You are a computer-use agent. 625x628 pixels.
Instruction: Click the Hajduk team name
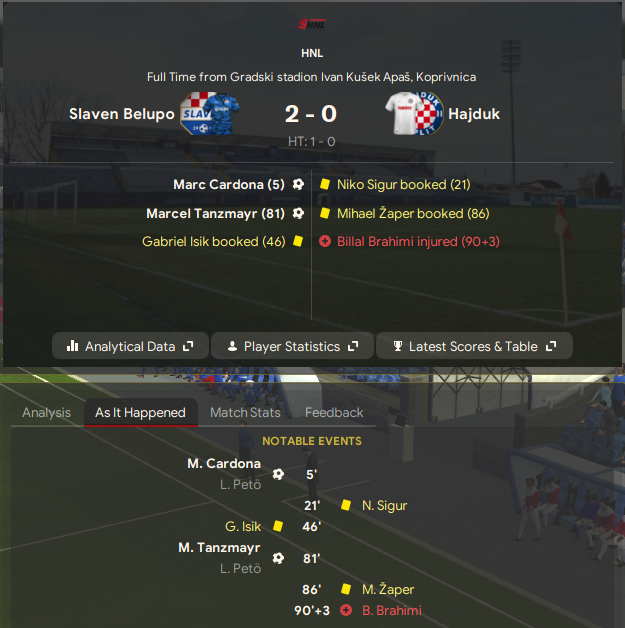click(x=475, y=114)
